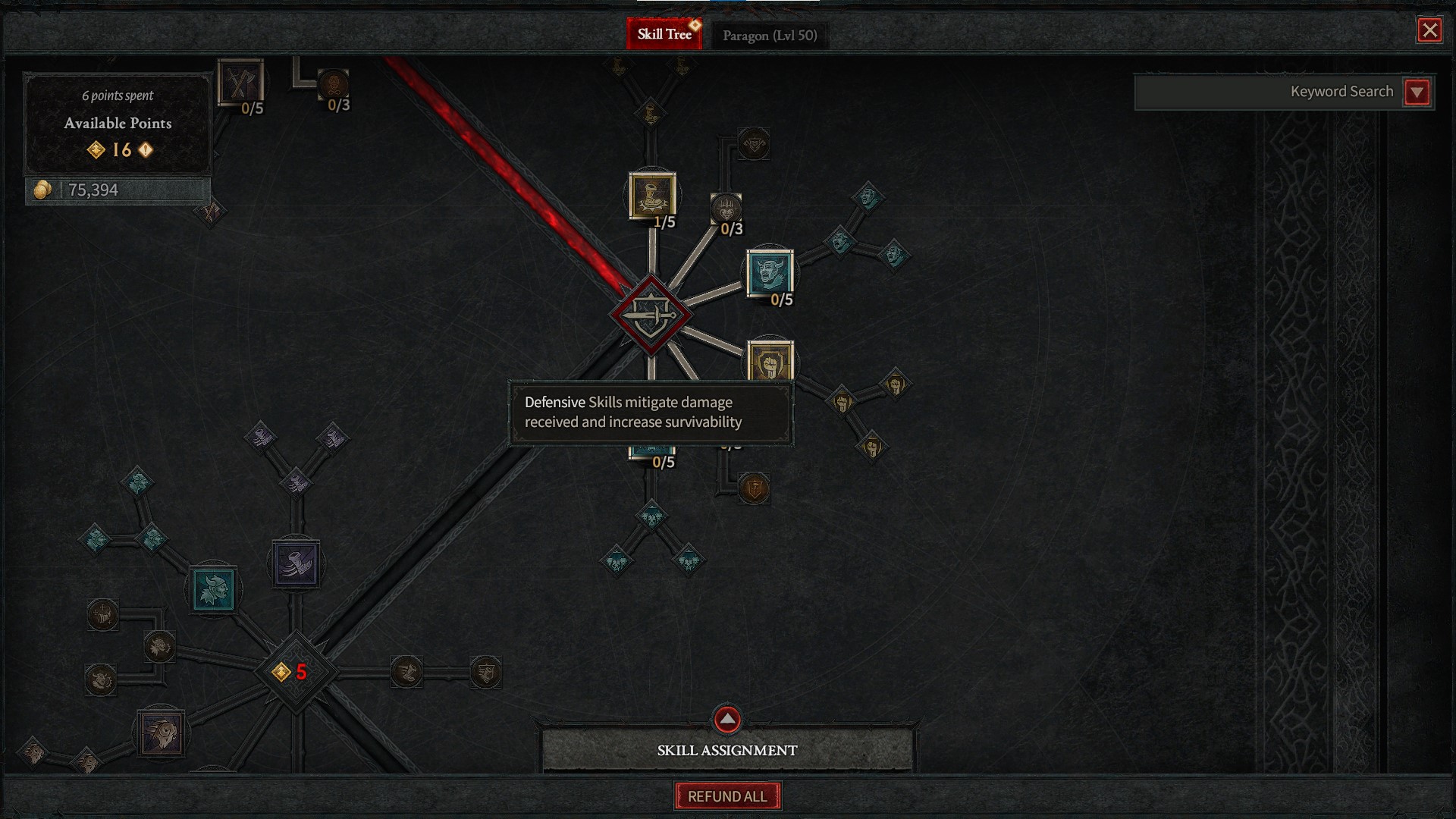The width and height of the screenshot is (1456, 819).
Task: Open the Skill Assignment panel
Action: coord(726,749)
